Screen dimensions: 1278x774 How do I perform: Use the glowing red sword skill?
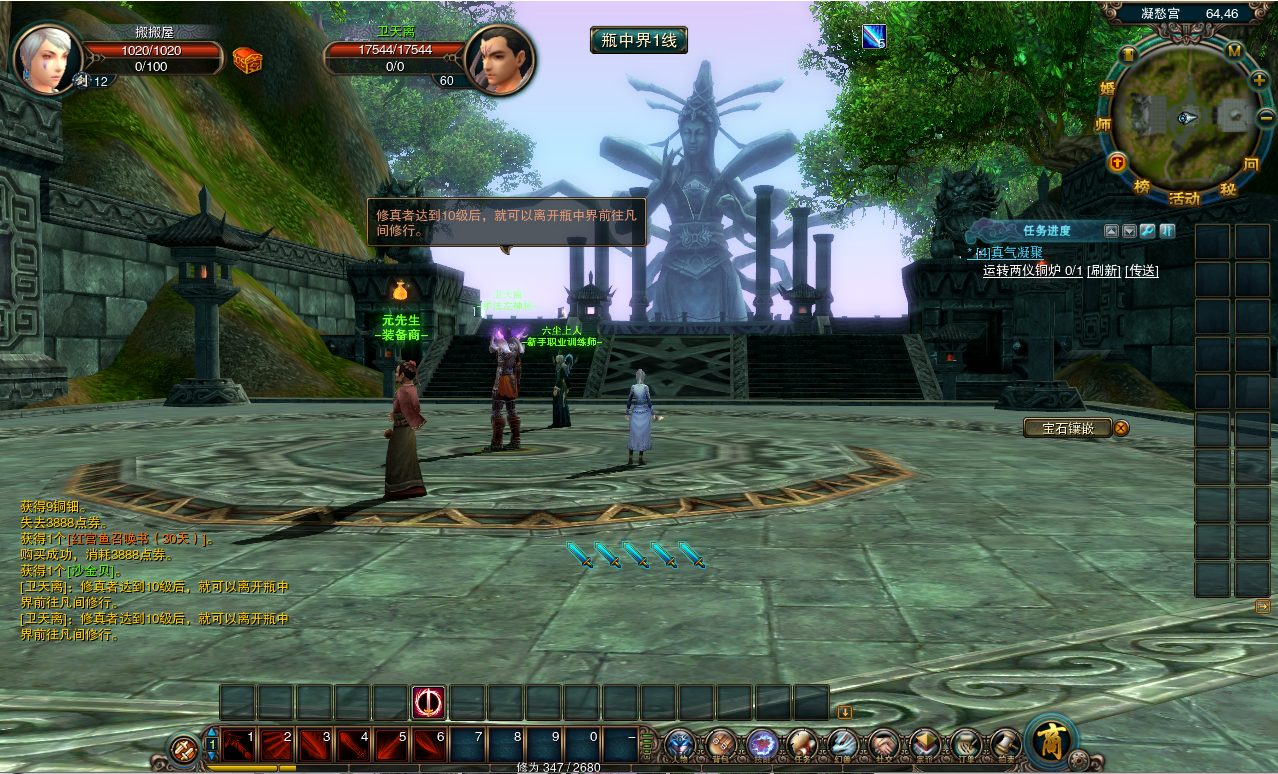(x=429, y=702)
